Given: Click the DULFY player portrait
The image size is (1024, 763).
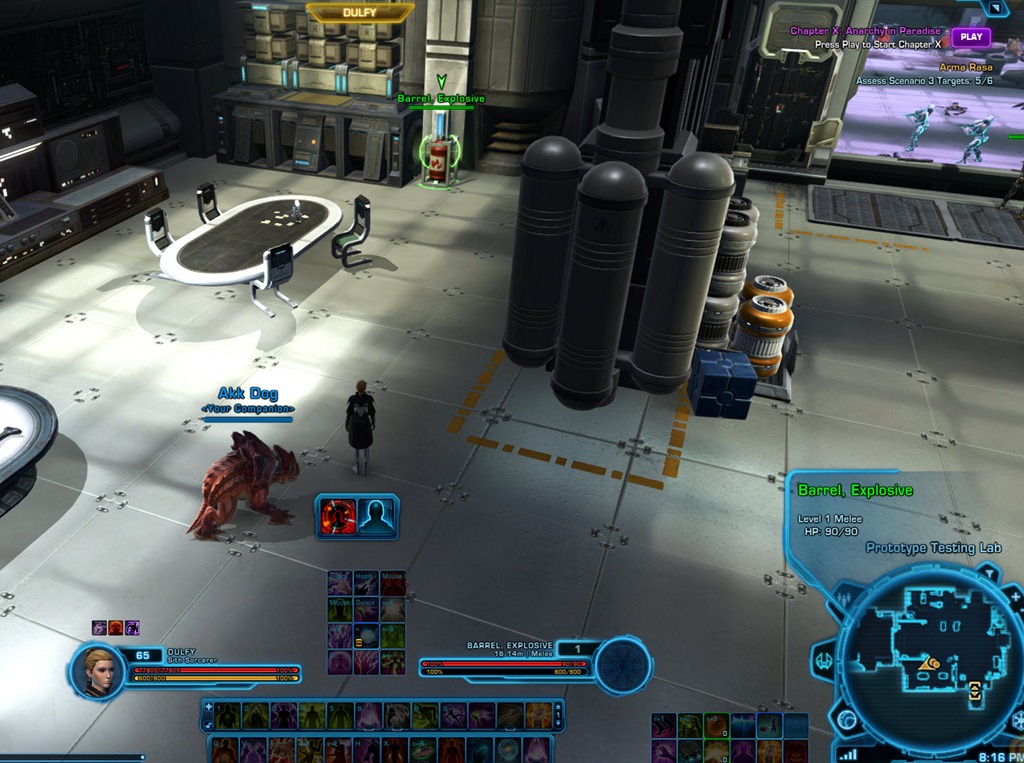Looking at the screenshot, I should 98,670.
